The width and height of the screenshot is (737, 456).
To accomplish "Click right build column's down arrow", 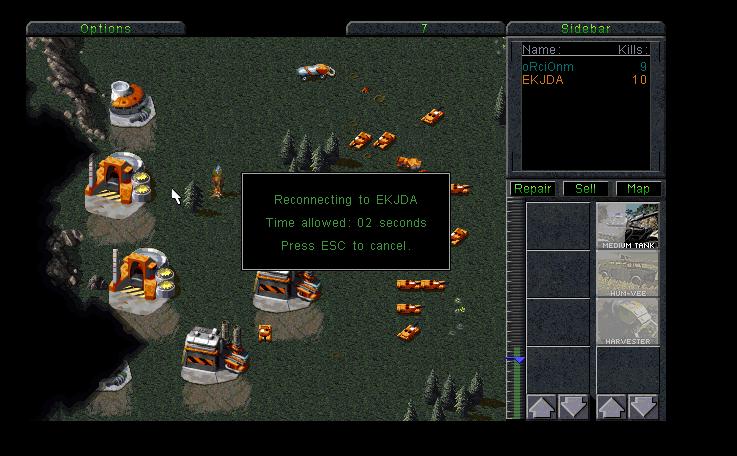I will (643, 407).
